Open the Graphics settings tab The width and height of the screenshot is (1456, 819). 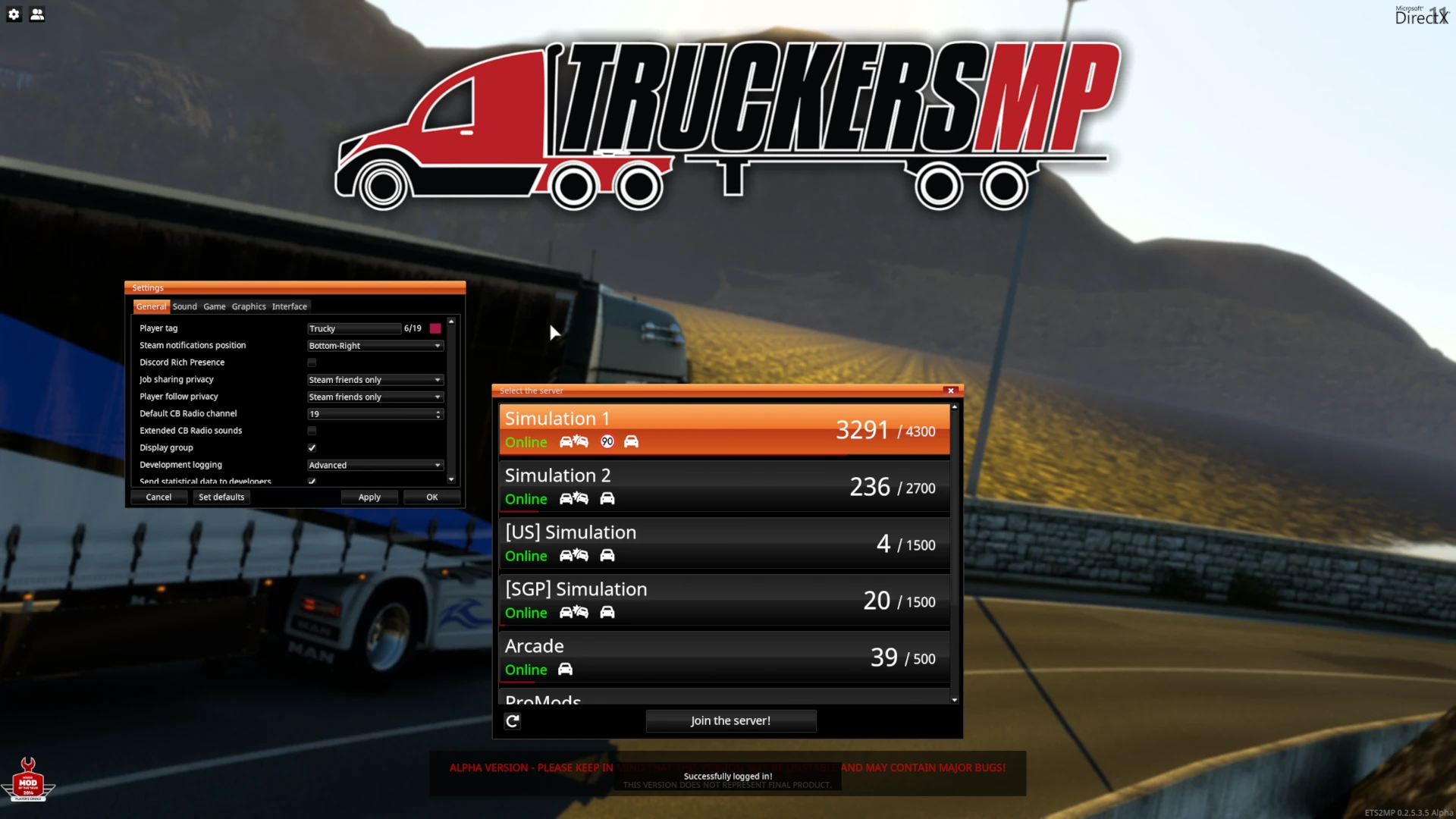pos(249,306)
